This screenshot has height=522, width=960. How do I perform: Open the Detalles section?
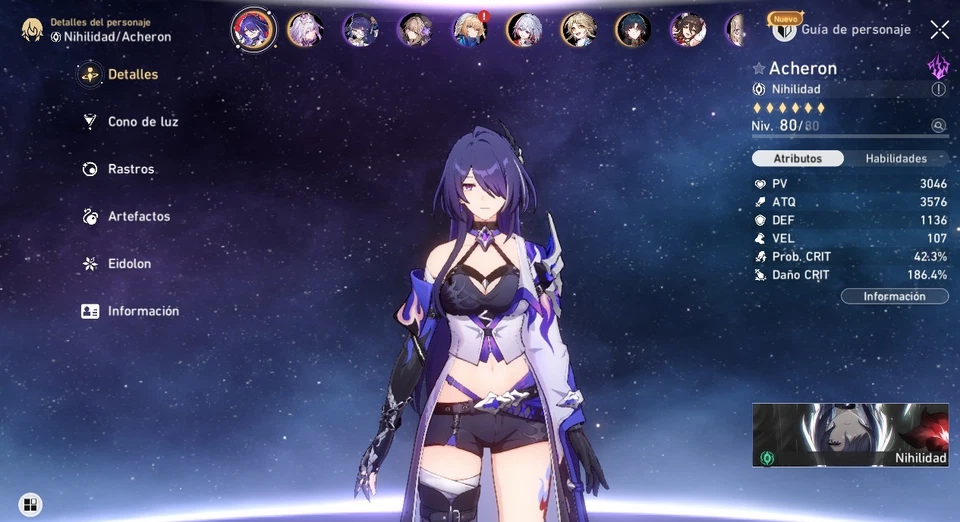click(x=131, y=75)
